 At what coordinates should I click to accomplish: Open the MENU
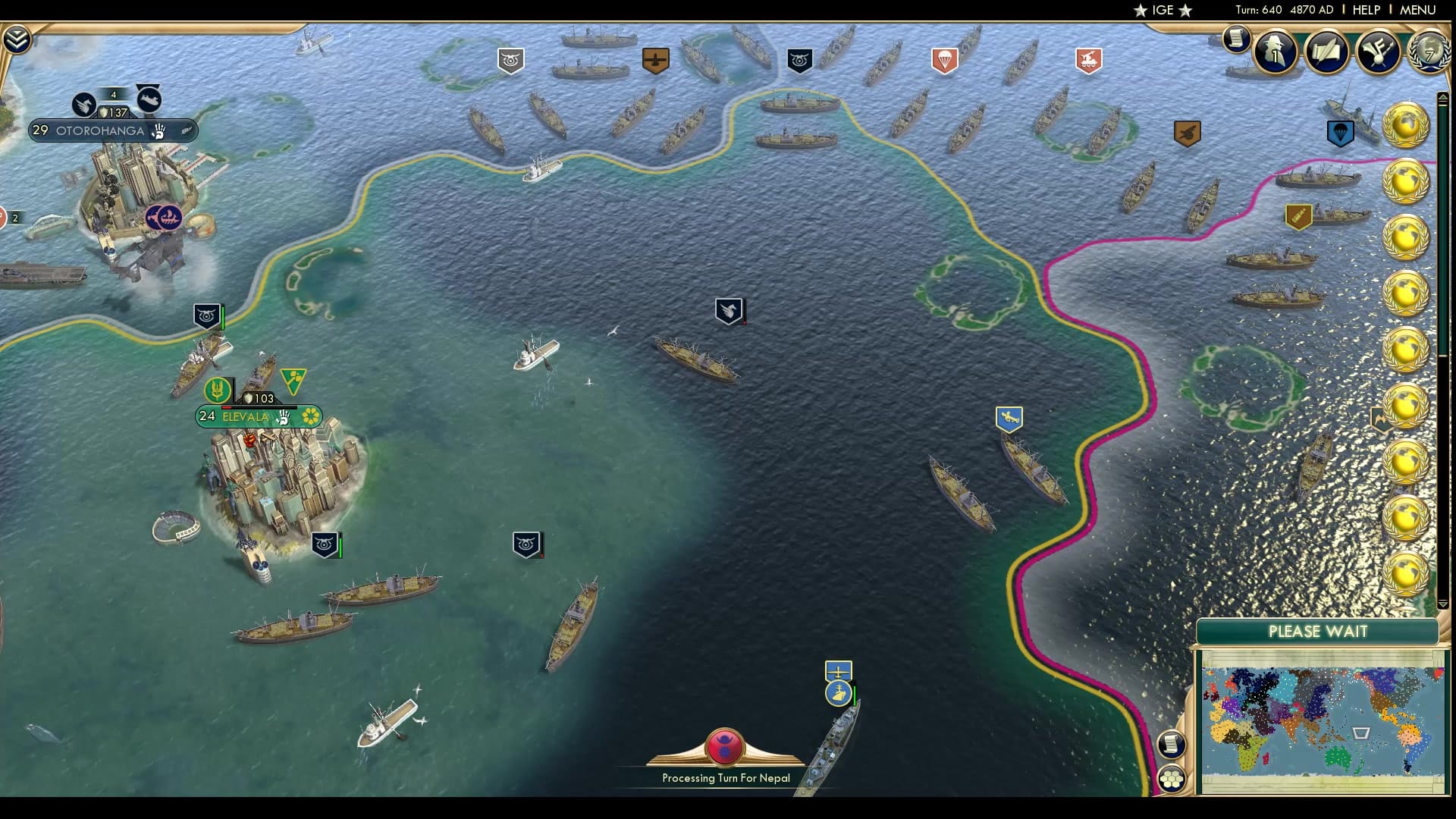[1417, 11]
